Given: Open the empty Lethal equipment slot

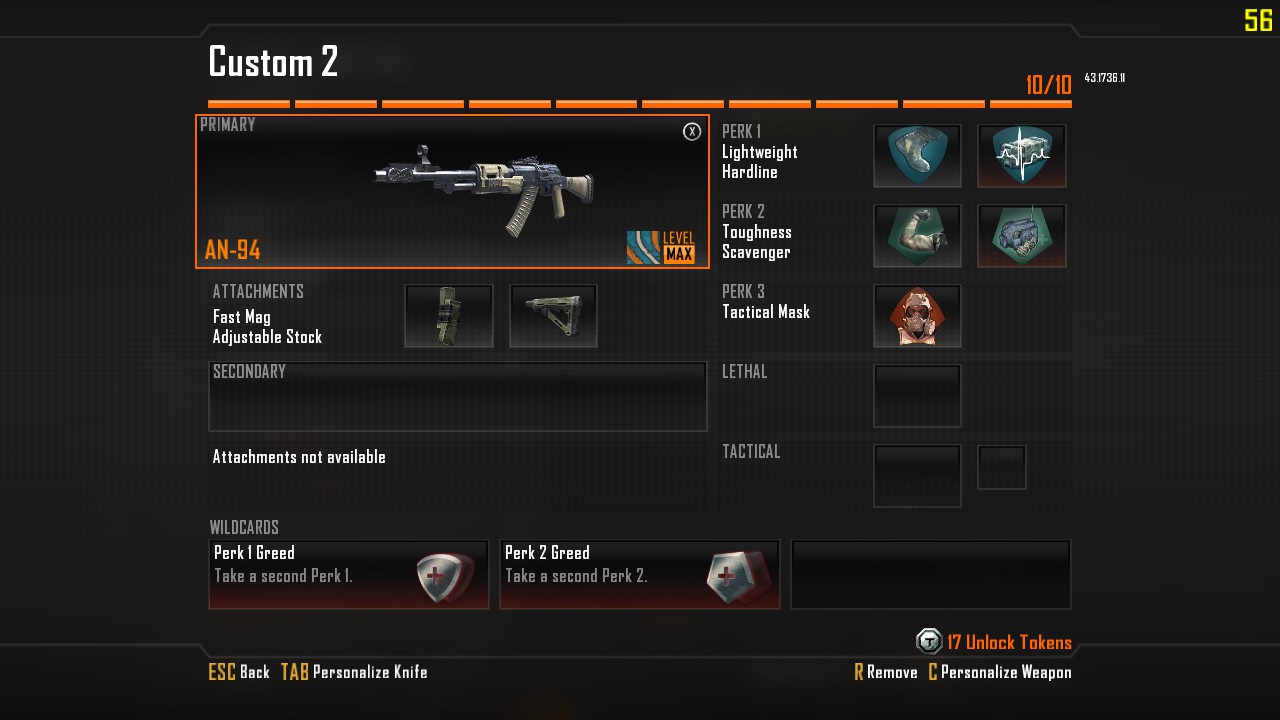Looking at the screenshot, I should pos(917,396).
